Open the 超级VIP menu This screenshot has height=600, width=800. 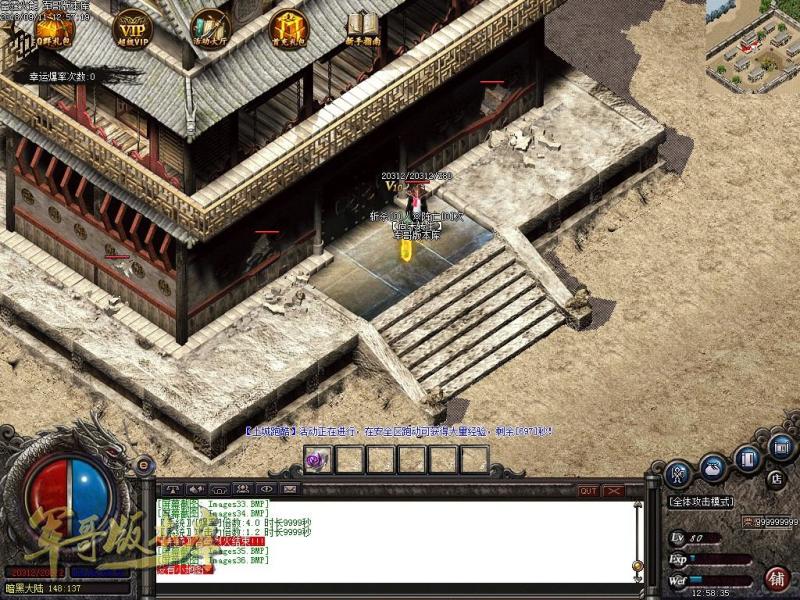pyautogui.click(x=131, y=27)
